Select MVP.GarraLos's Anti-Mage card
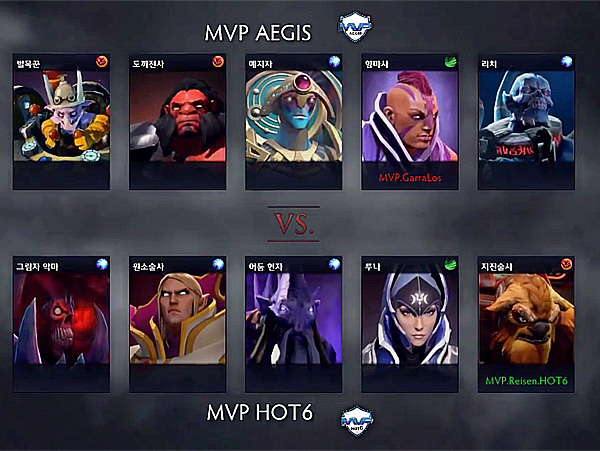The image size is (600, 451). pos(409,122)
